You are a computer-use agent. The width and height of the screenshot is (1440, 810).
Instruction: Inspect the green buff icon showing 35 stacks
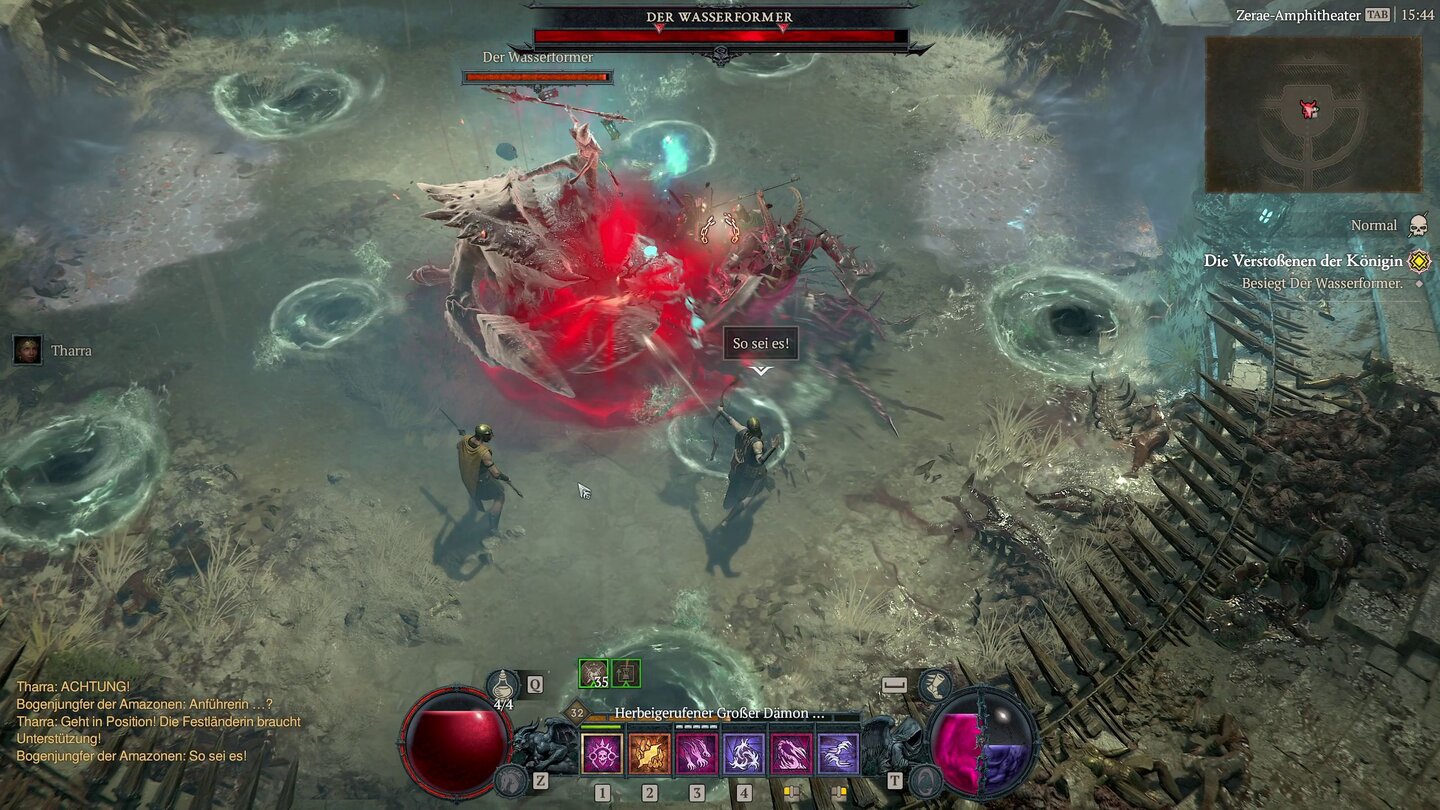point(593,672)
